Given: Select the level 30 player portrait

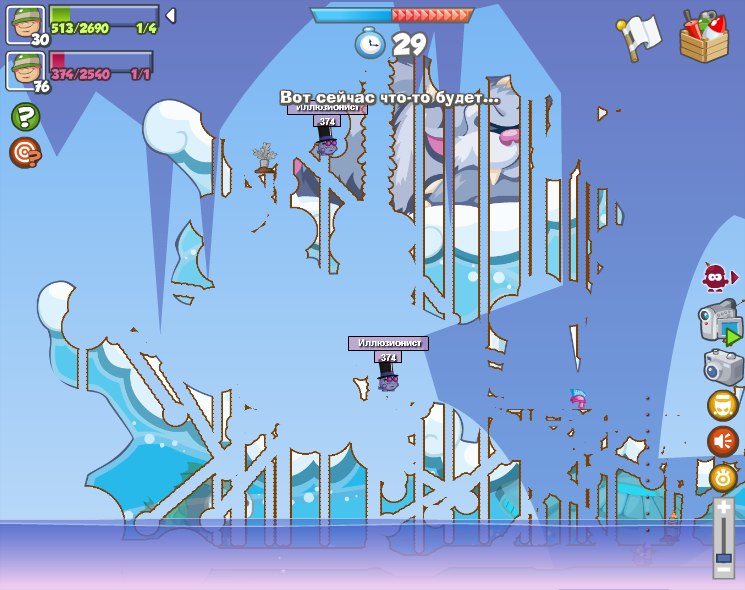Looking at the screenshot, I should click(25, 24).
